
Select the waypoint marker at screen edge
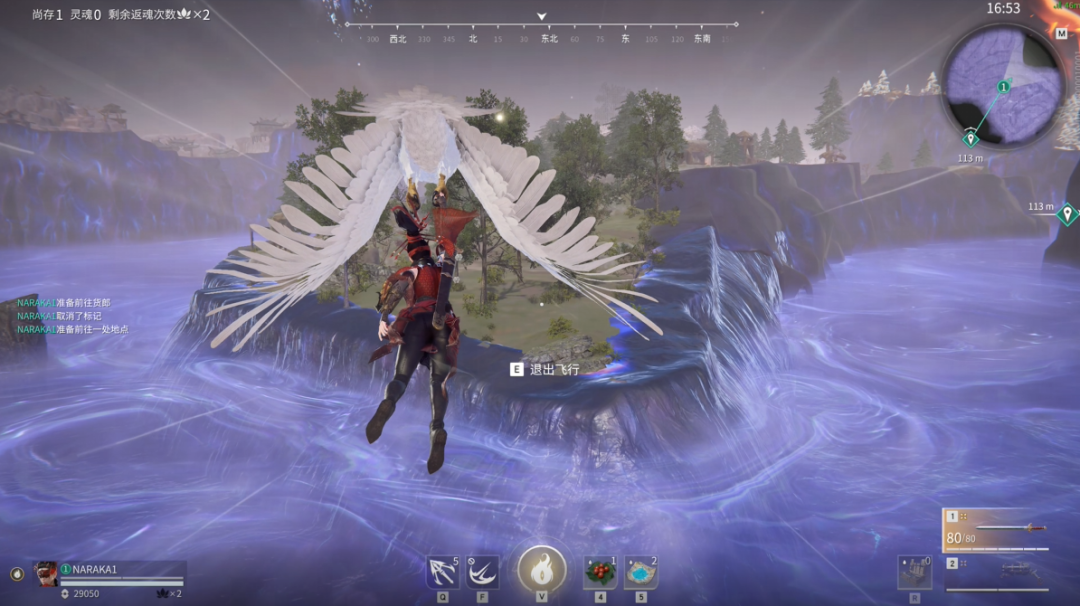(1067, 212)
